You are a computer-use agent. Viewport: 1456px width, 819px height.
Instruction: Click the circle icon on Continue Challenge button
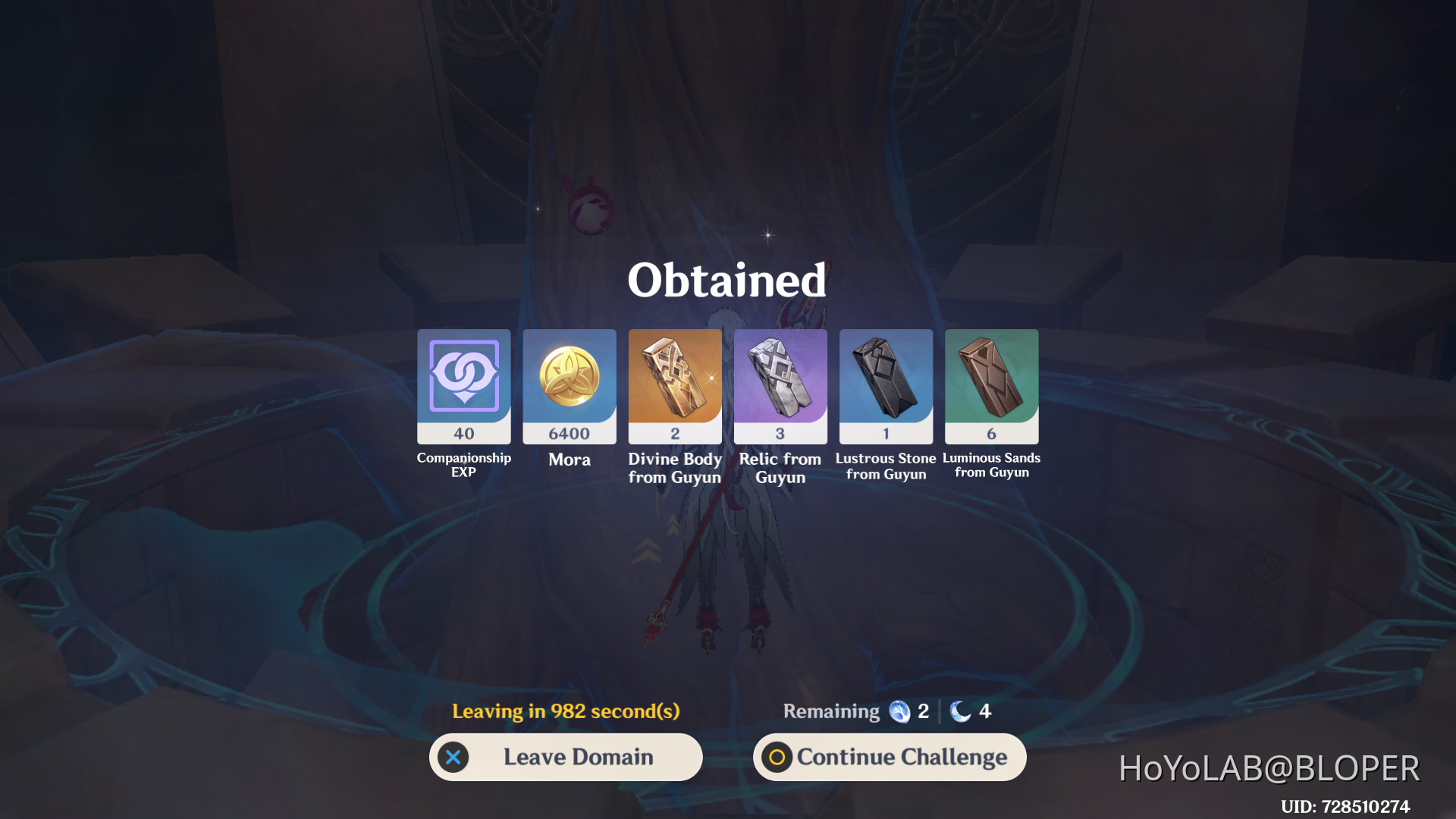pos(777,756)
